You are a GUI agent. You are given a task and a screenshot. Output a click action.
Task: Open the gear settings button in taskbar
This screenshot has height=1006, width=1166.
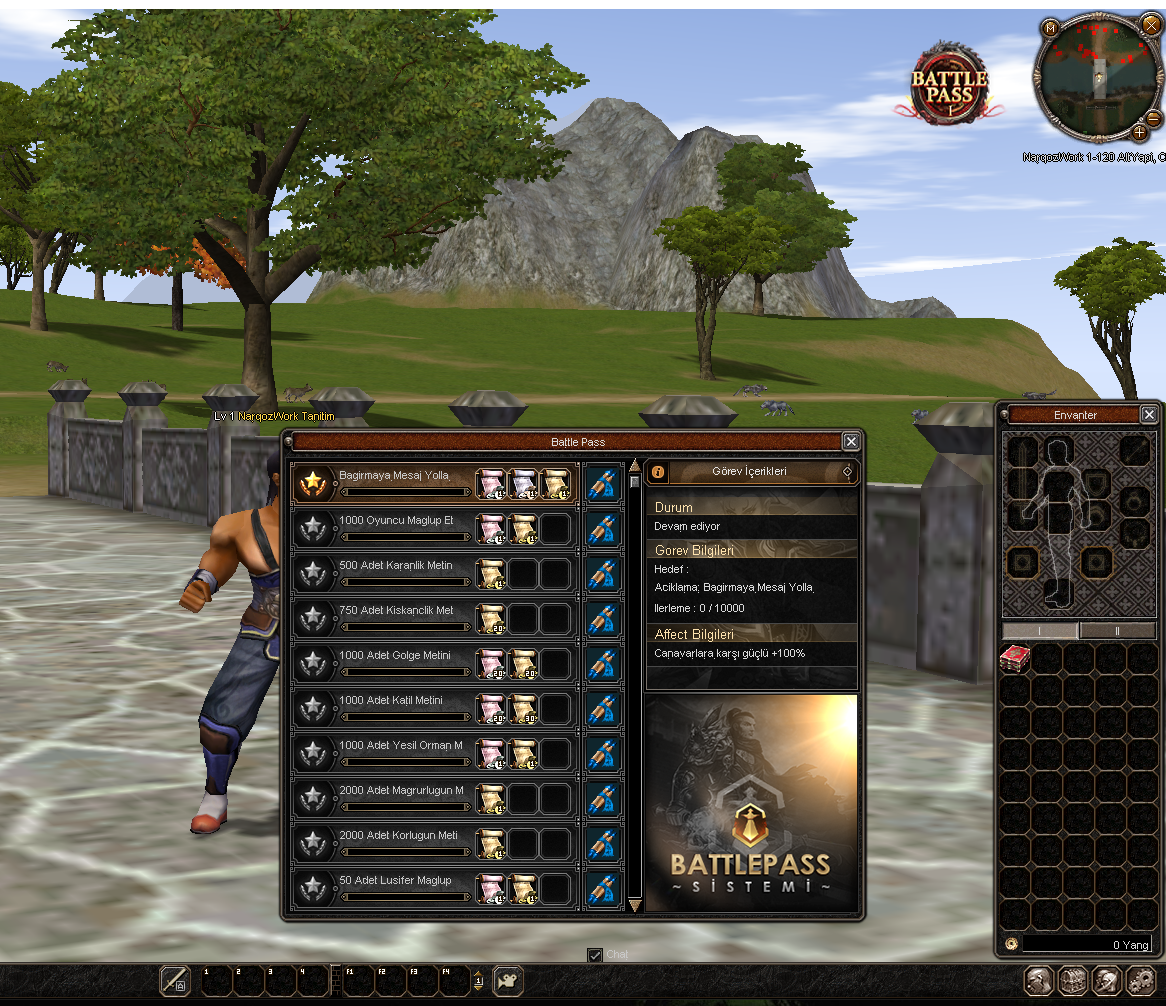(1141, 979)
